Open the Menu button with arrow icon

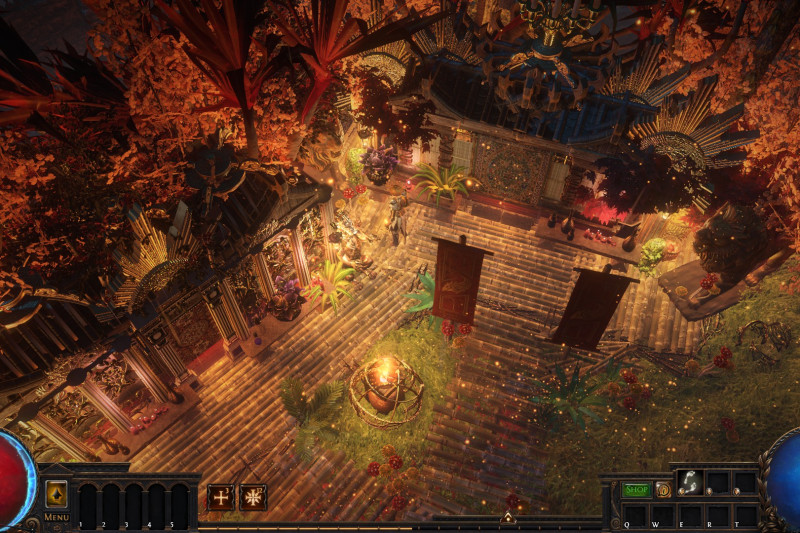coord(56,495)
